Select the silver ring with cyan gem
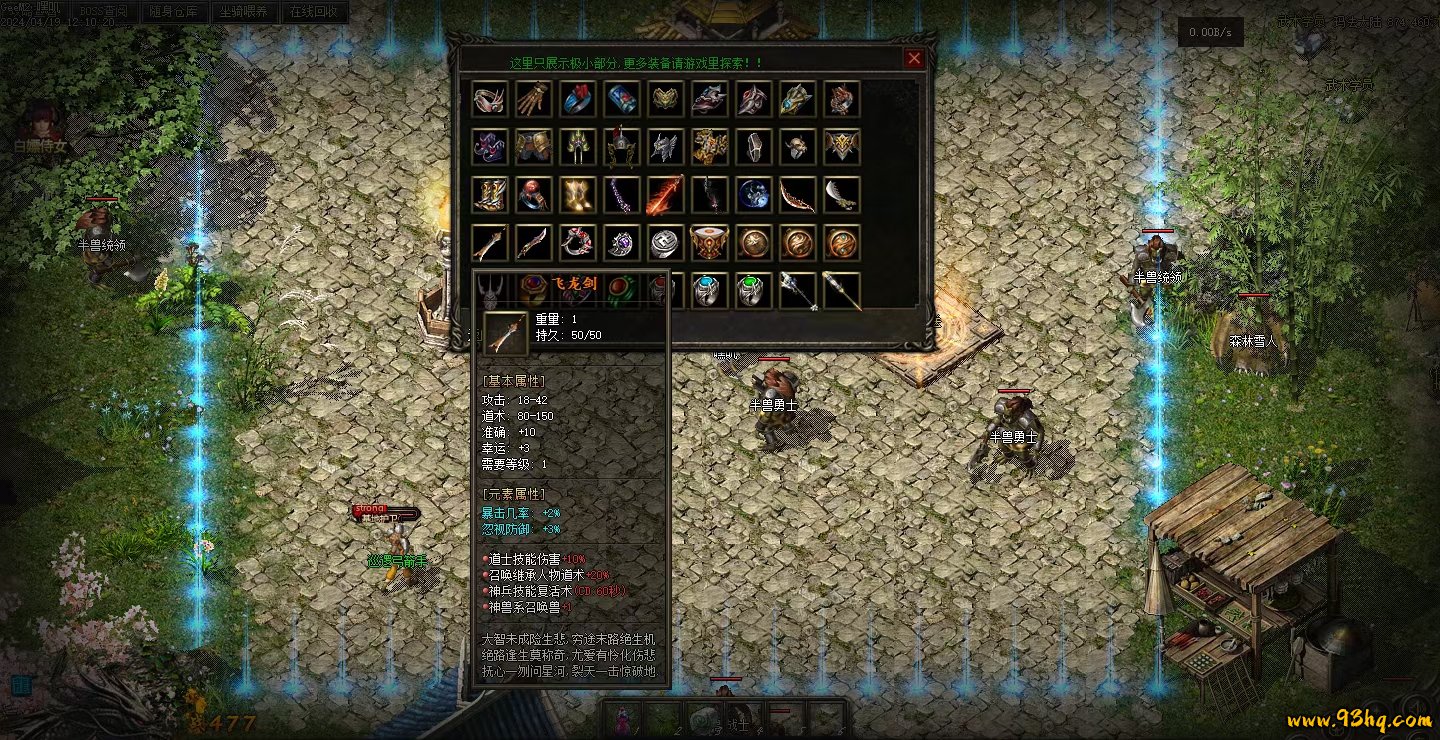 [710, 291]
